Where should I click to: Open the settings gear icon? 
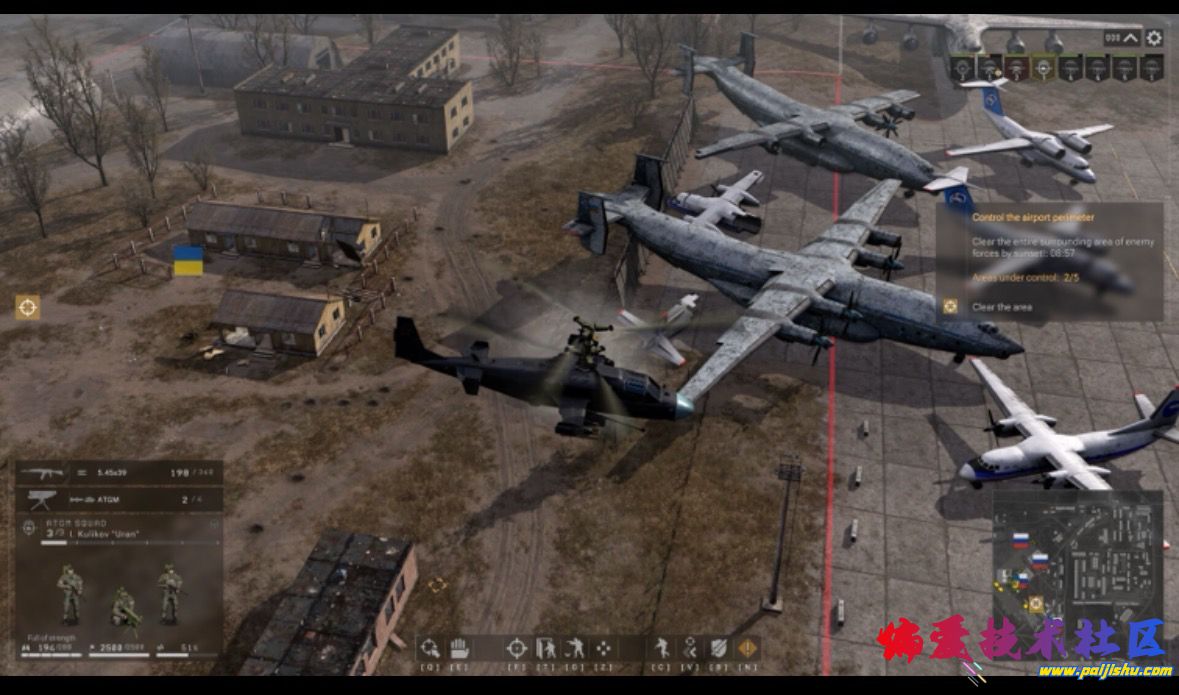point(1154,38)
